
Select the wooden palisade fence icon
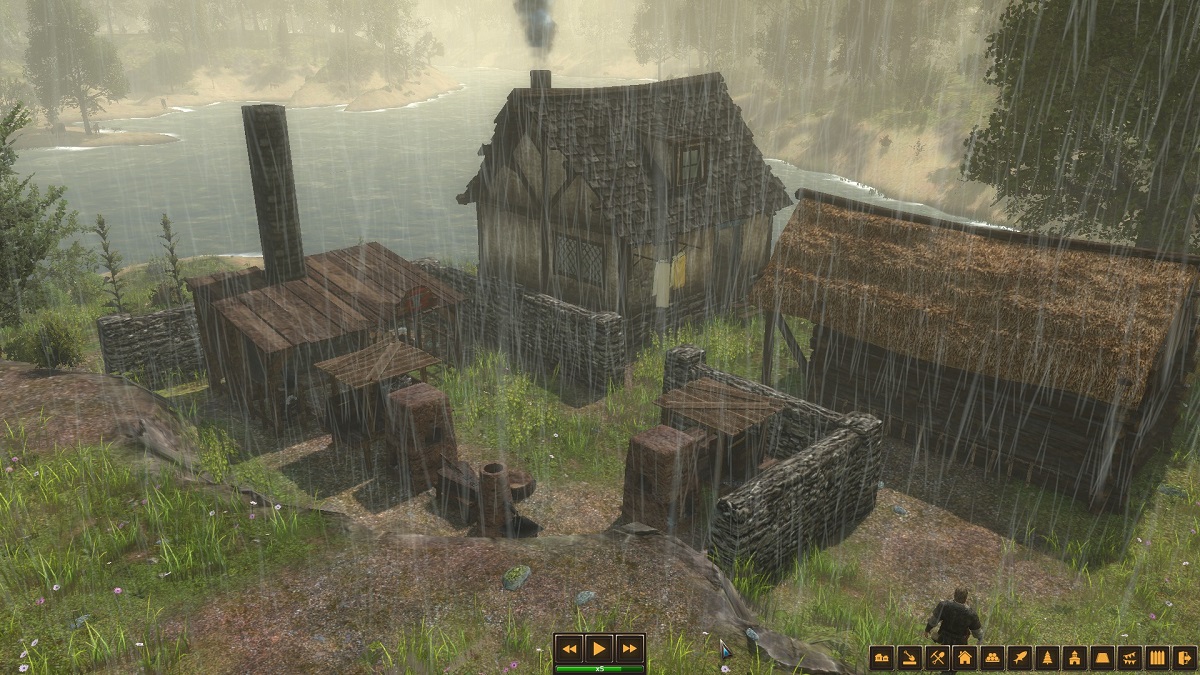1158,658
